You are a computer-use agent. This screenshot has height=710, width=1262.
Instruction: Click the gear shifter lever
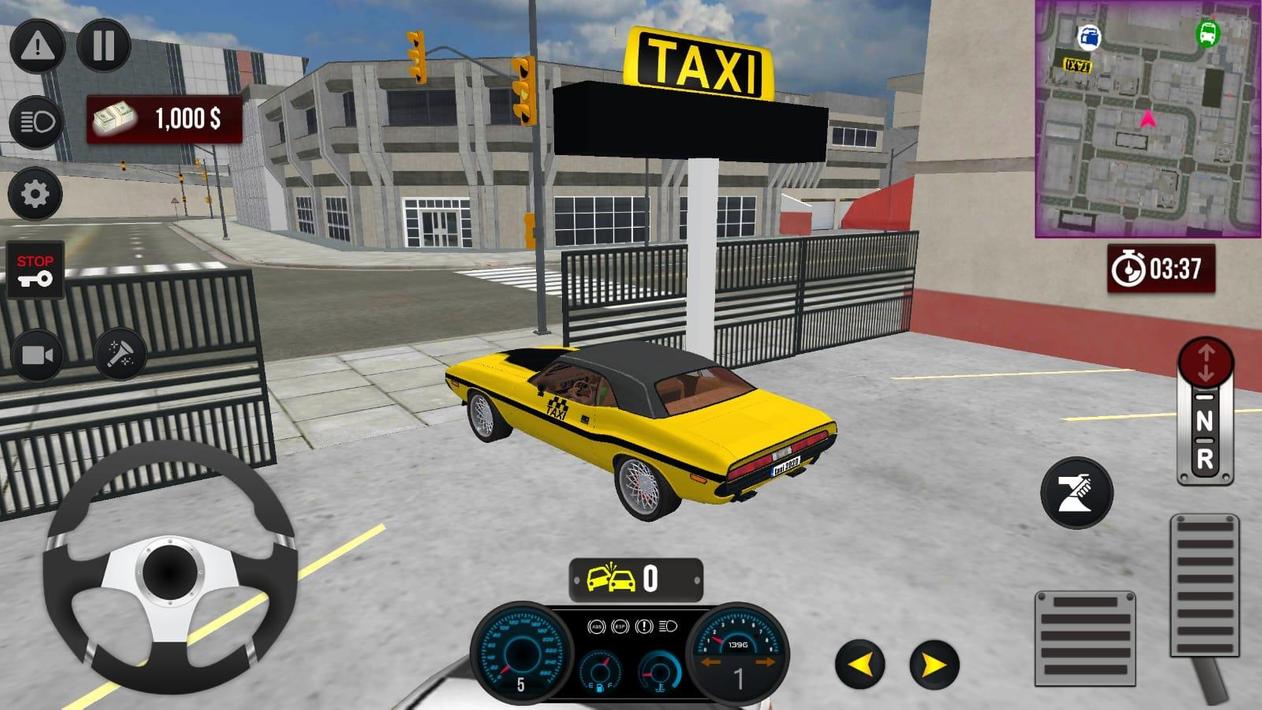tap(1205, 412)
